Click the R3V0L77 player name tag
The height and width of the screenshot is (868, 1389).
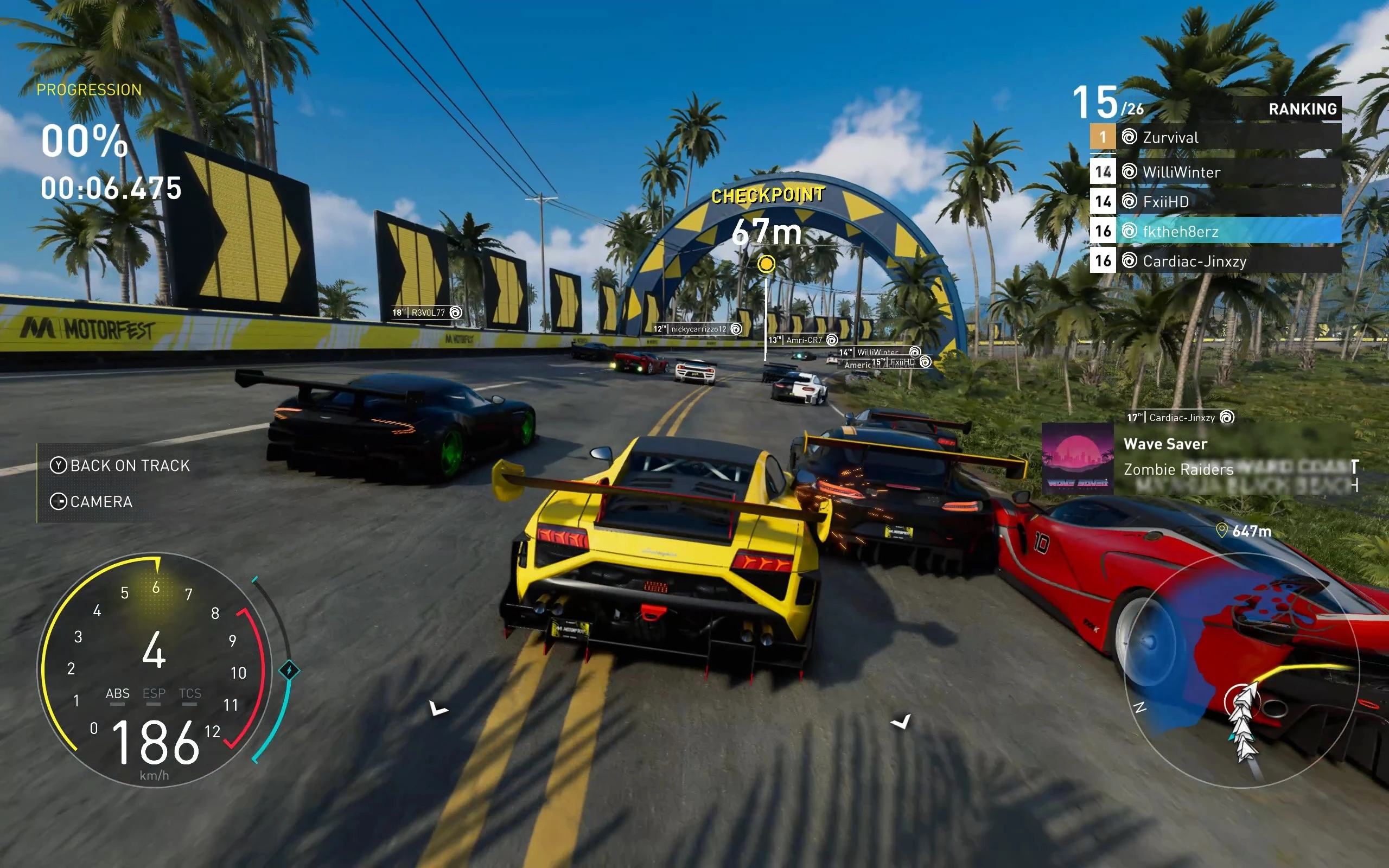427,312
